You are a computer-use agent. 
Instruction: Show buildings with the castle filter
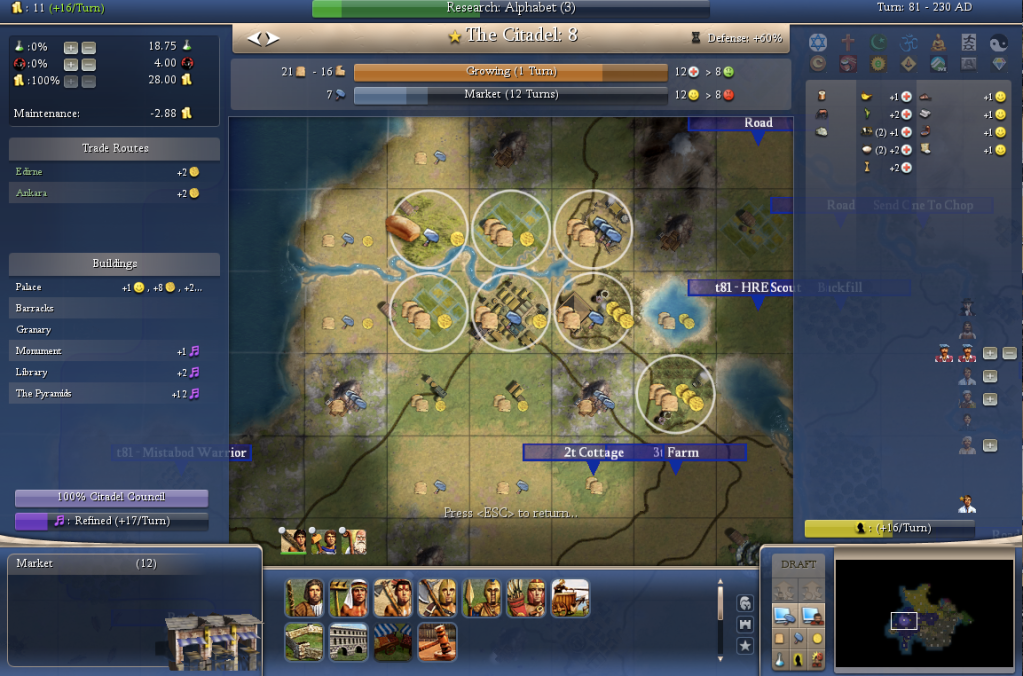tap(745, 624)
